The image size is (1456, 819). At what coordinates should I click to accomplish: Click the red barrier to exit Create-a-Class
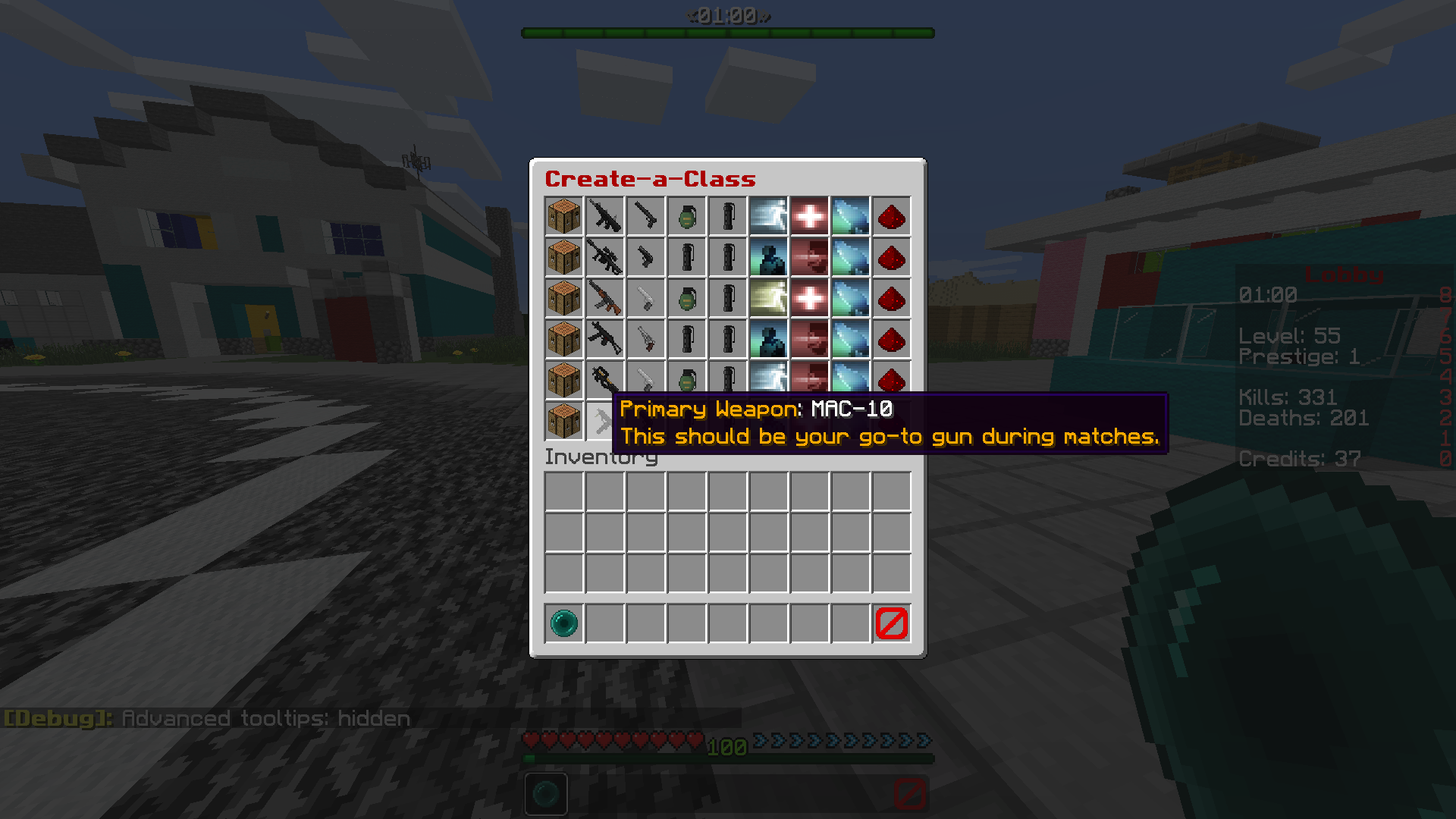(x=892, y=623)
